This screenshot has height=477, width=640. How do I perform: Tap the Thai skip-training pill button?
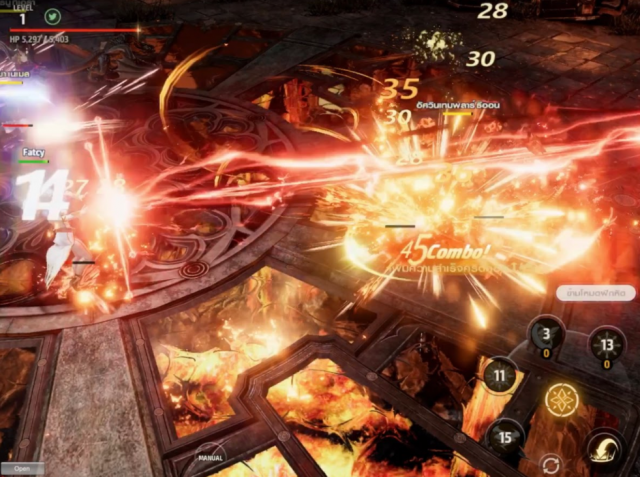pyautogui.click(x=596, y=294)
